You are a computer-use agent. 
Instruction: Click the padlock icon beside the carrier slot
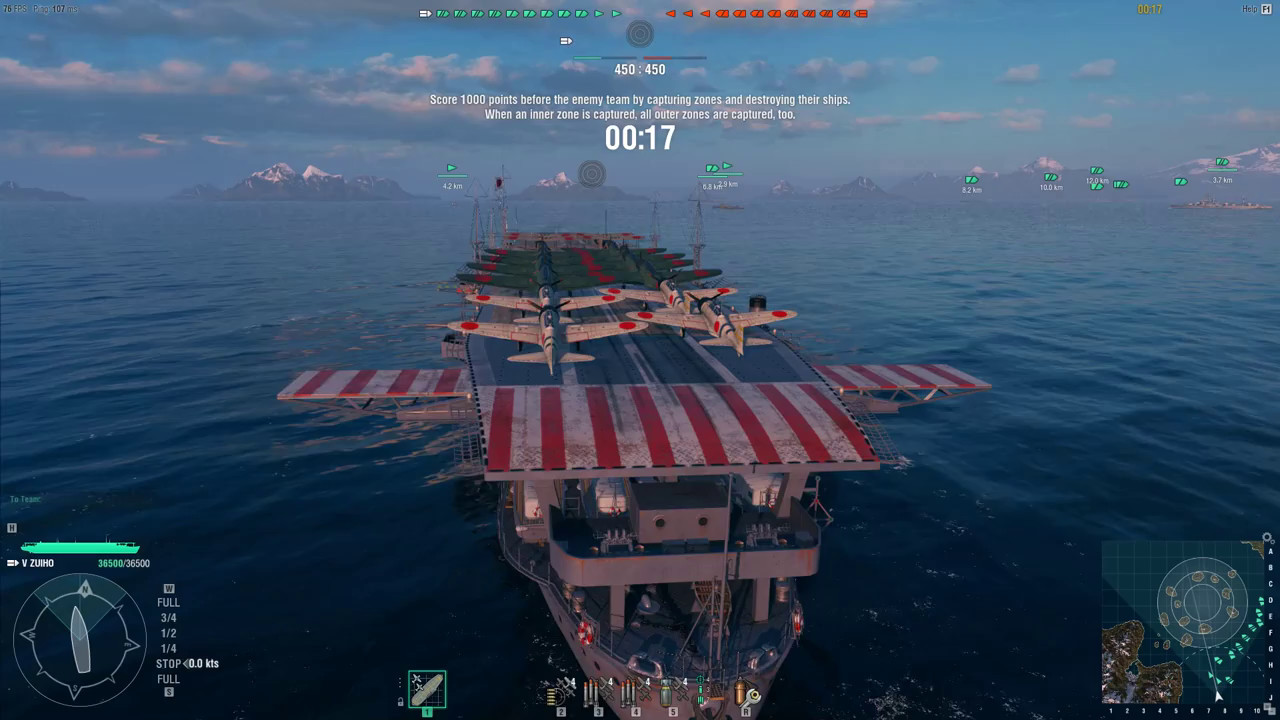[401, 702]
